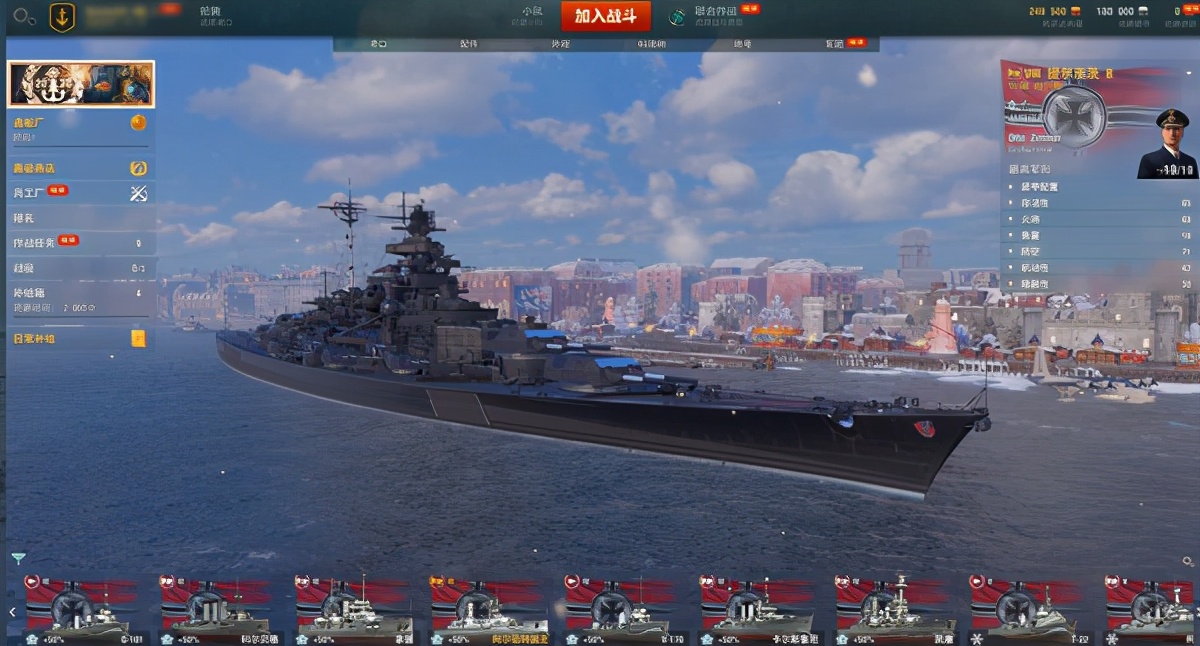The image size is (1200, 646).
Task: Open the ship carousel funnel filter
Action: click(x=18, y=558)
